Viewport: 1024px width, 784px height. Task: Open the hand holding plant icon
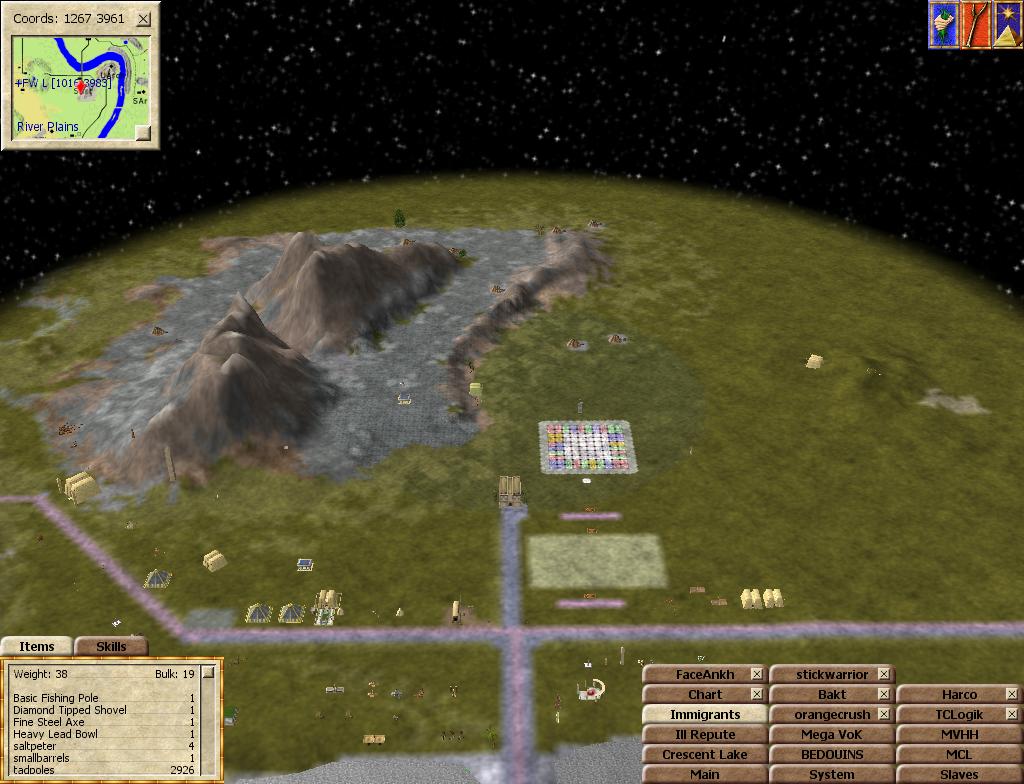[943, 25]
